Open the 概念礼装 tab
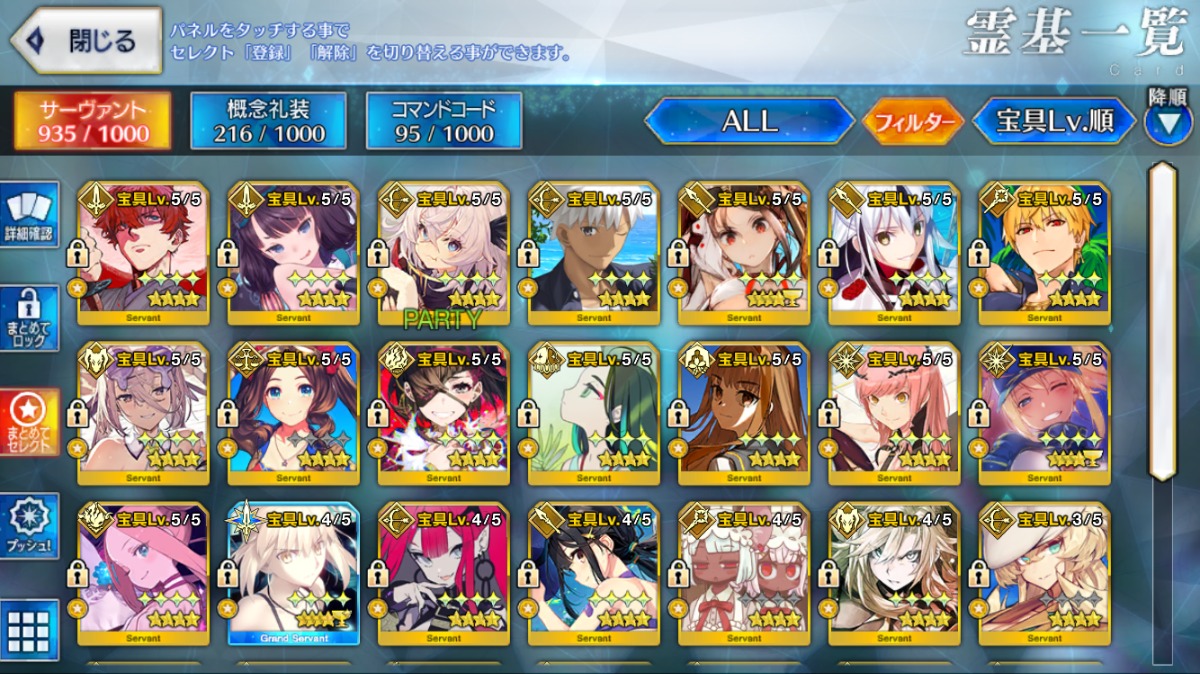Screen dimensions: 1200x674 pyautogui.click(x=268, y=121)
